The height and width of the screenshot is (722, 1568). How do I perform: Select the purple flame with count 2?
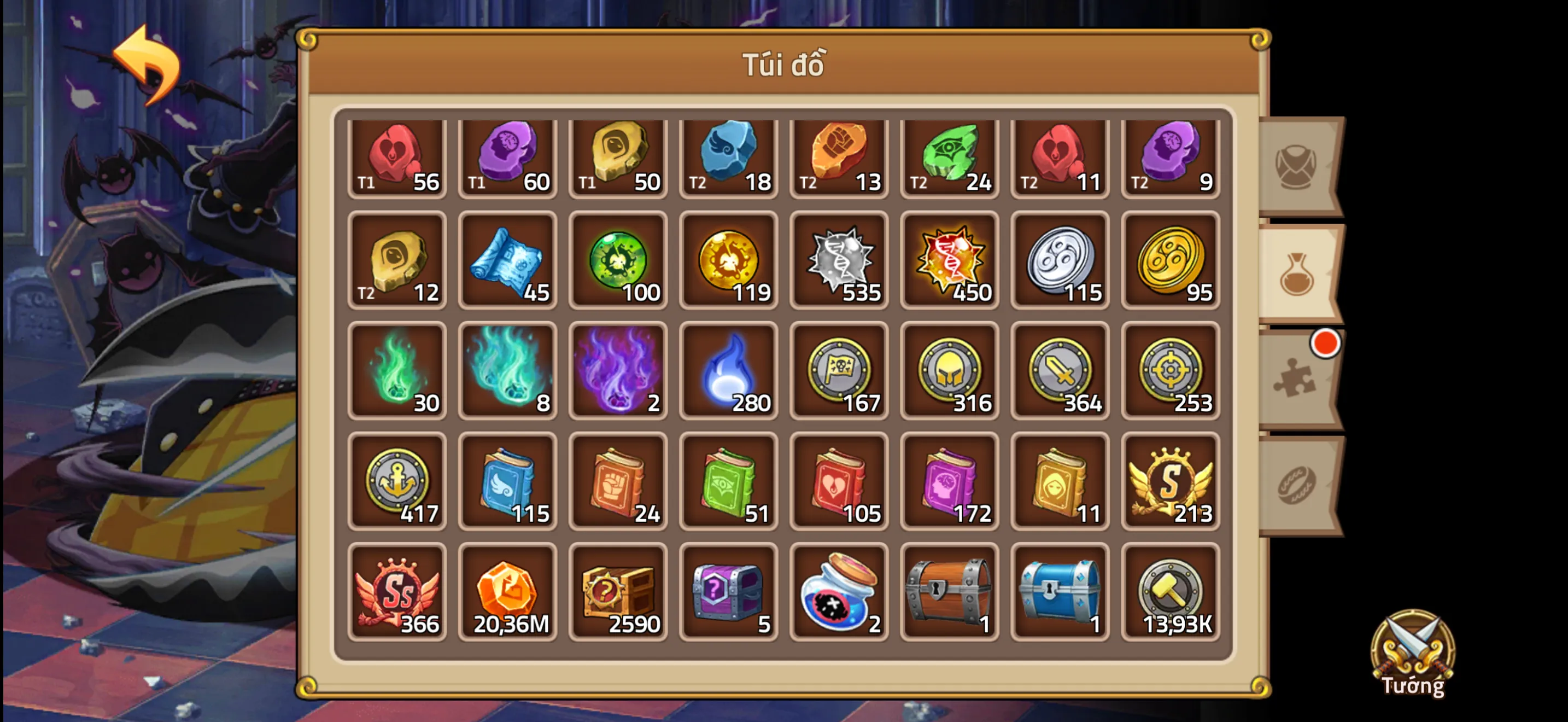(618, 372)
